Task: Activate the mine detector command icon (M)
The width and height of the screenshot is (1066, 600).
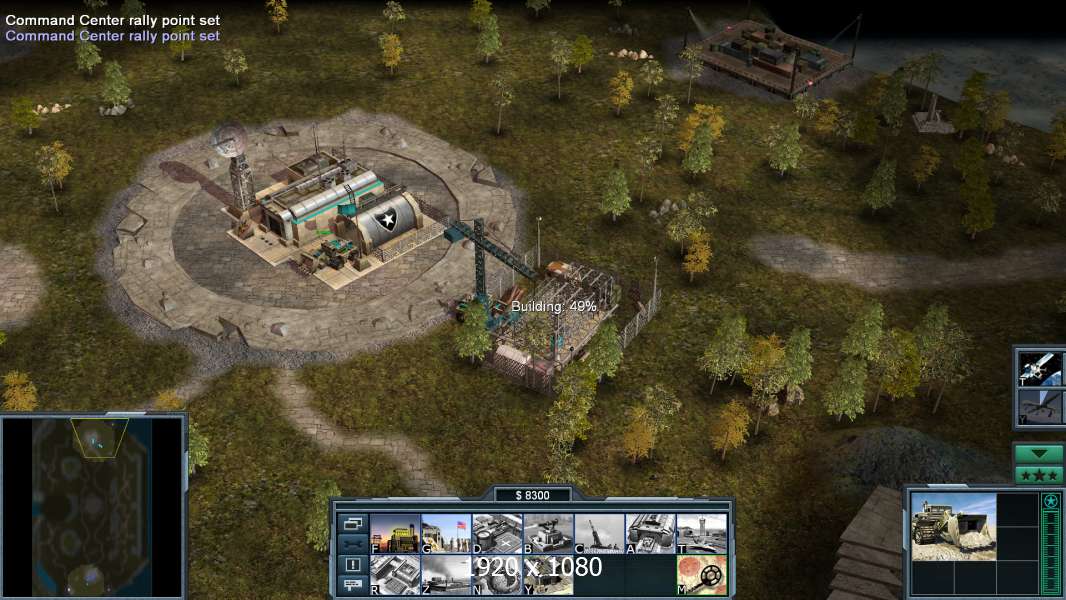Action: coord(701,575)
